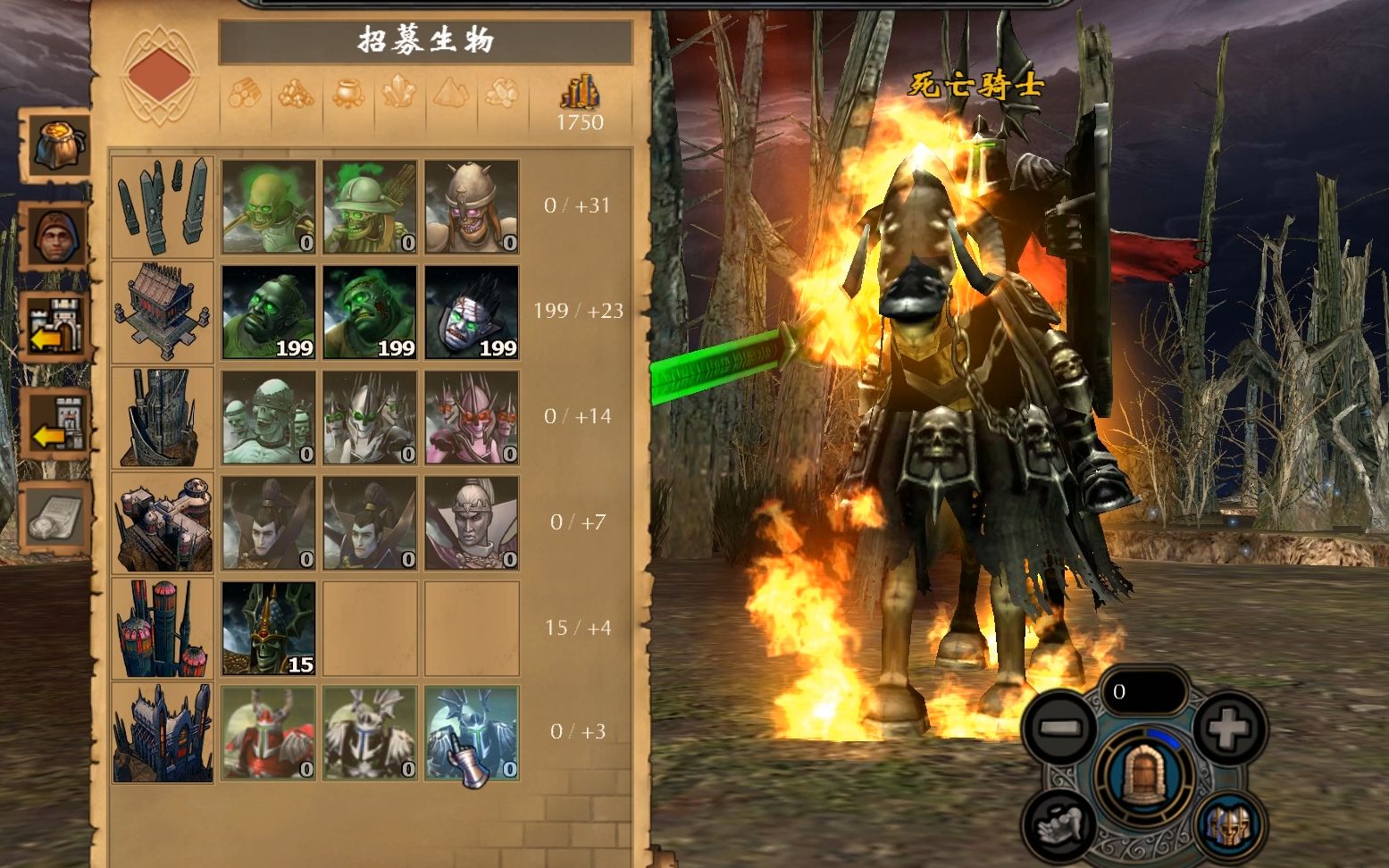The width and height of the screenshot is (1389, 868).
Task: Select the green skeleton creature portrait
Action: (268, 207)
